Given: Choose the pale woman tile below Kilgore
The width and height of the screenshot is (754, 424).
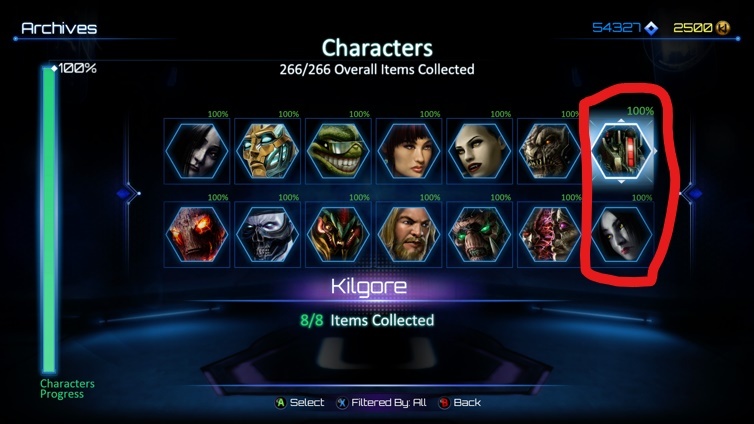Looking at the screenshot, I should [x=619, y=233].
